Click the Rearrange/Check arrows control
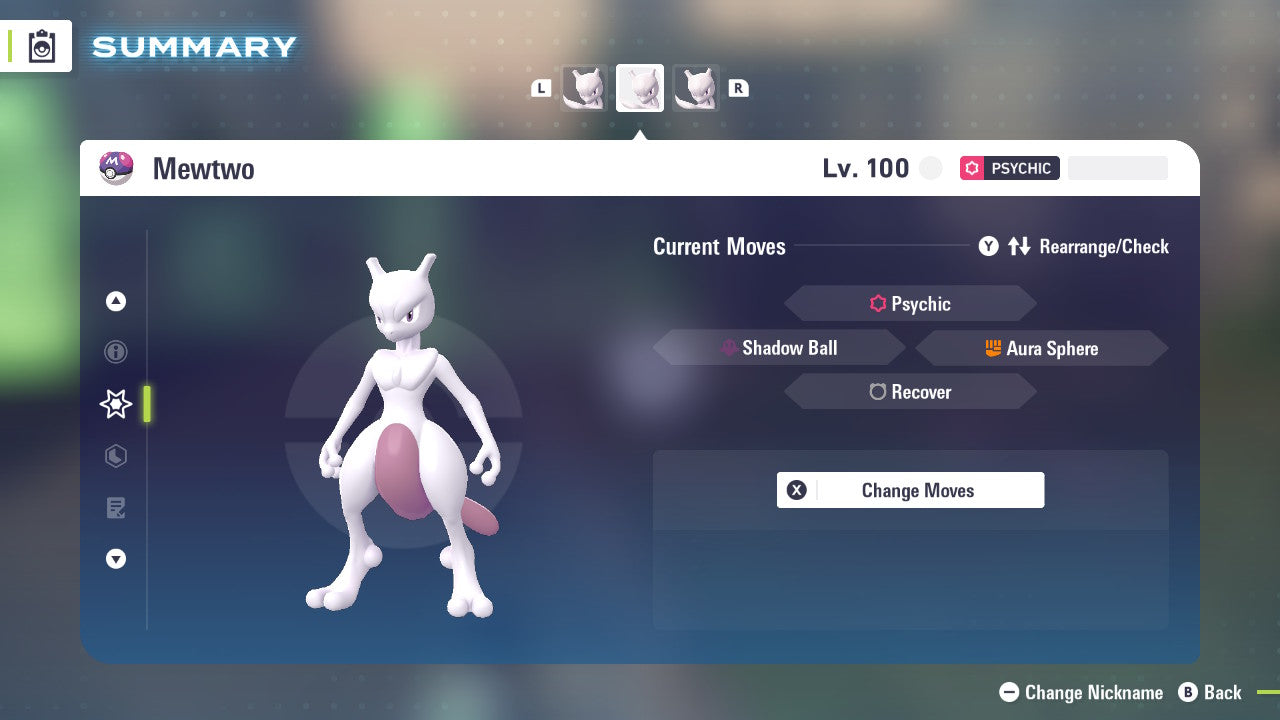This screenshot has height=720, width=1280. point(1020,246)
